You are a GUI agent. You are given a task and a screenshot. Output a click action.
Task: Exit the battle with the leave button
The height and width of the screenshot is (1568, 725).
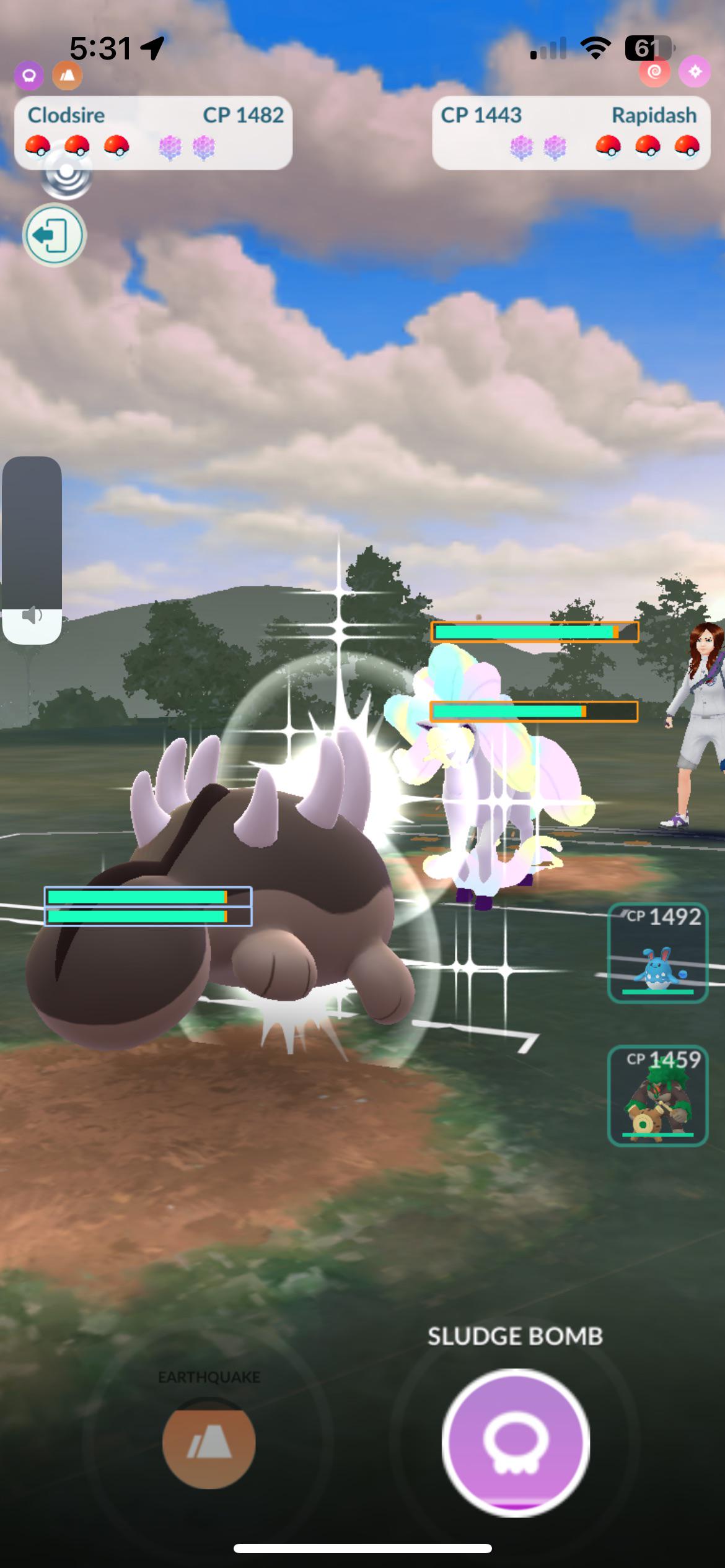54,235
